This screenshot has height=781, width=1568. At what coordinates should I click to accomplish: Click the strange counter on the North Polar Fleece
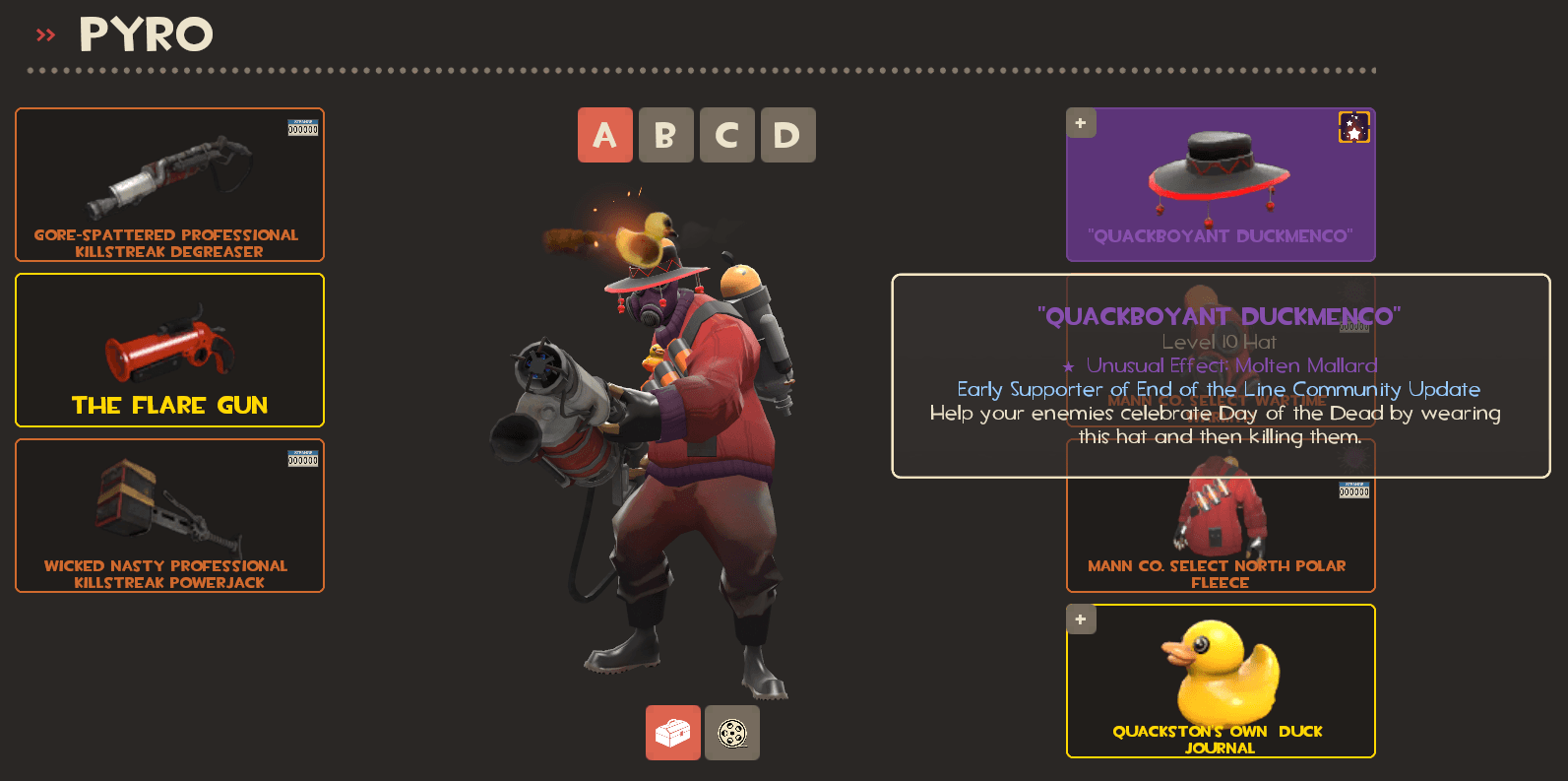tap(1353, 488)
